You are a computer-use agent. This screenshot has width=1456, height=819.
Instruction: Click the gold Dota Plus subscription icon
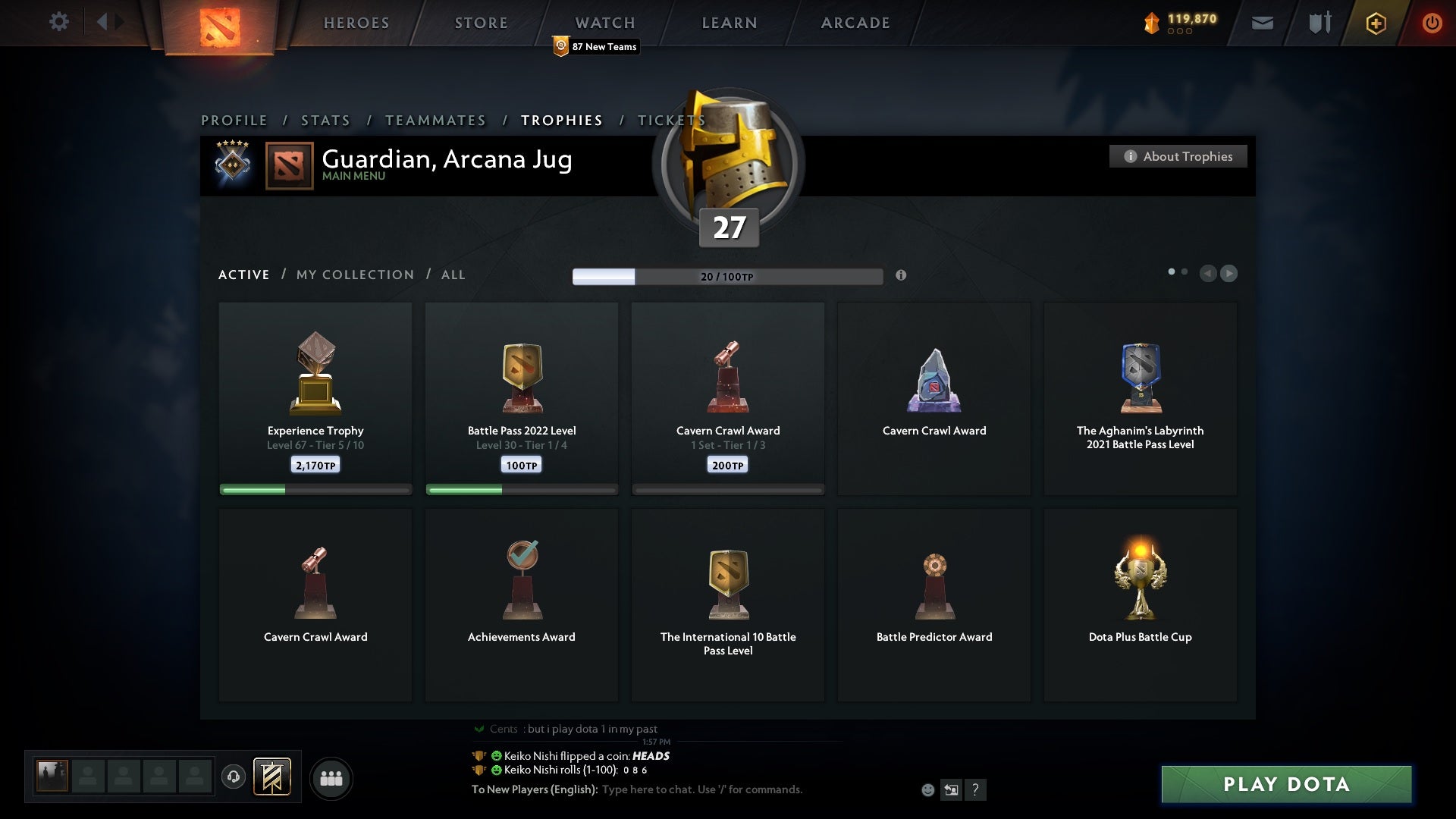tap(1375, 23)
